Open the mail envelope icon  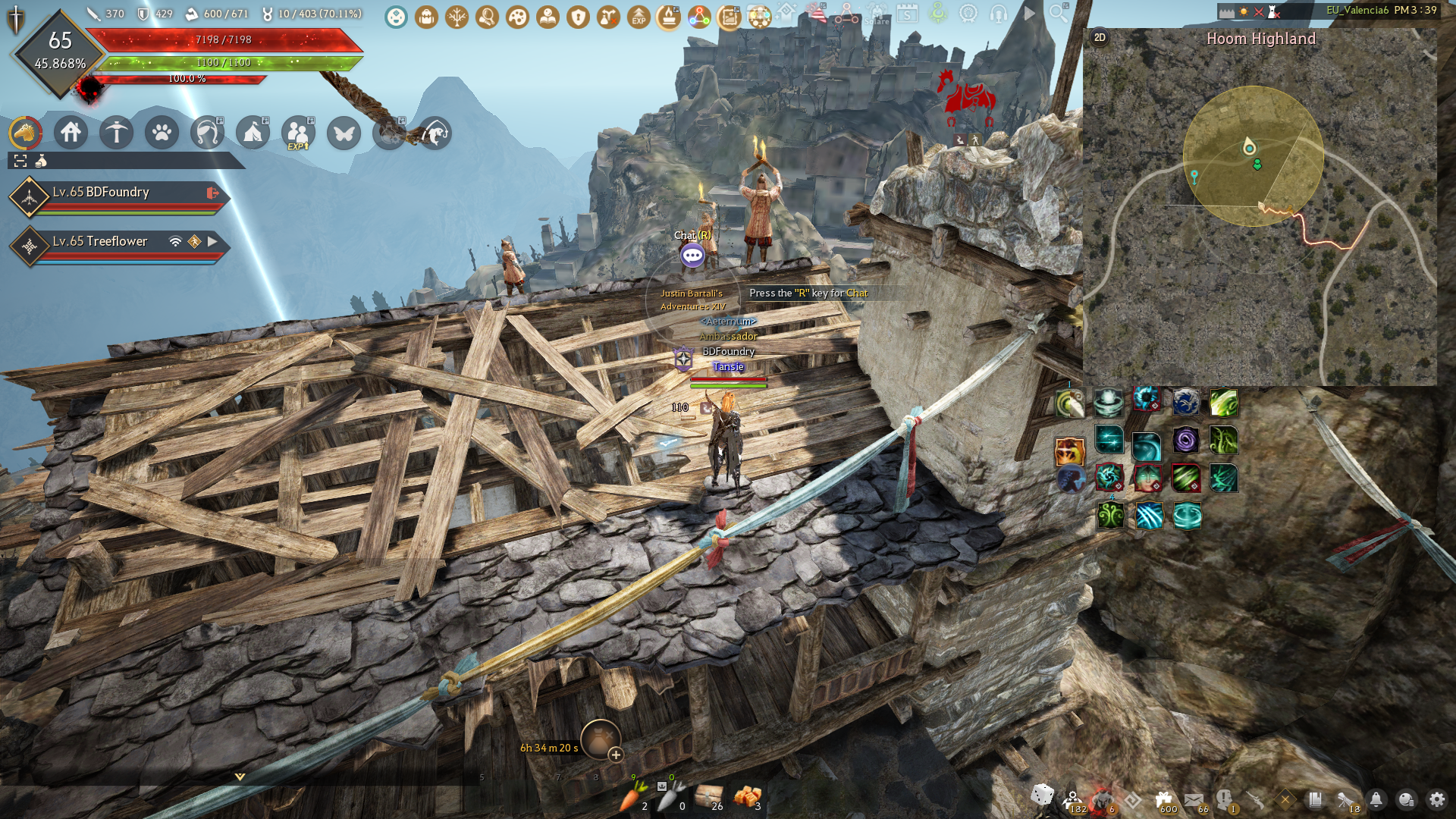click(1194, 799)
